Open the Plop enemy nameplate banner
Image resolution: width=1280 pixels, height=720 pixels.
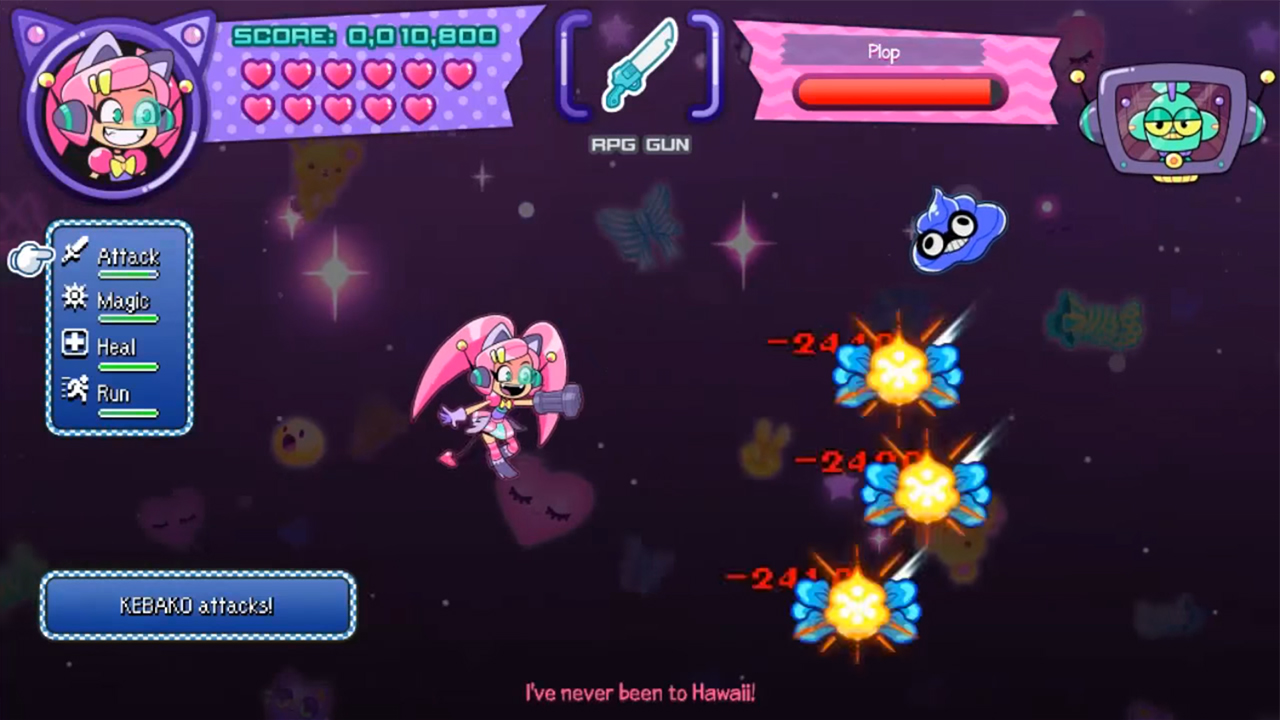pos(884,52)
